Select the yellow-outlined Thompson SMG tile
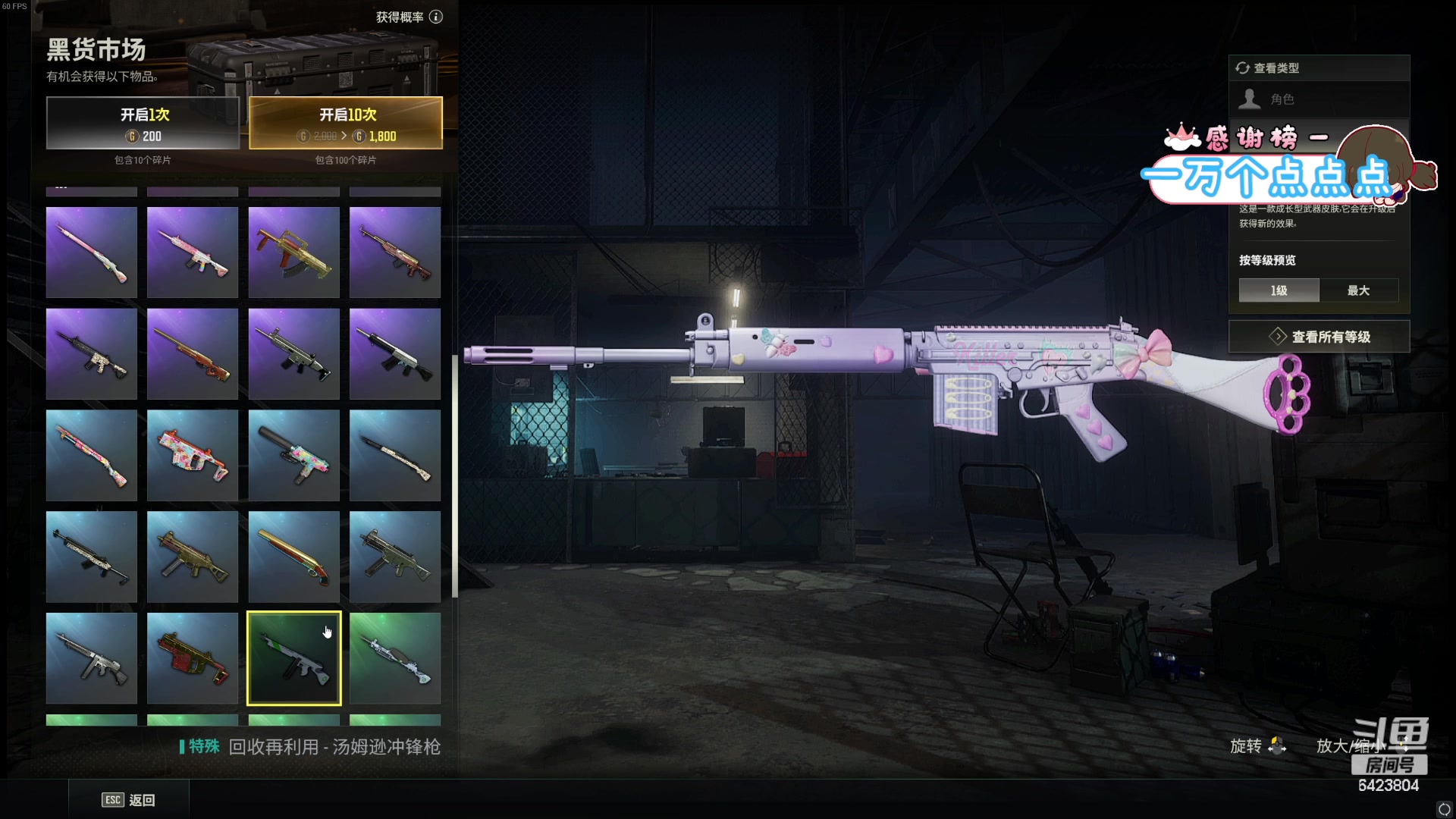1456x819 pixels. coord(293,658)
